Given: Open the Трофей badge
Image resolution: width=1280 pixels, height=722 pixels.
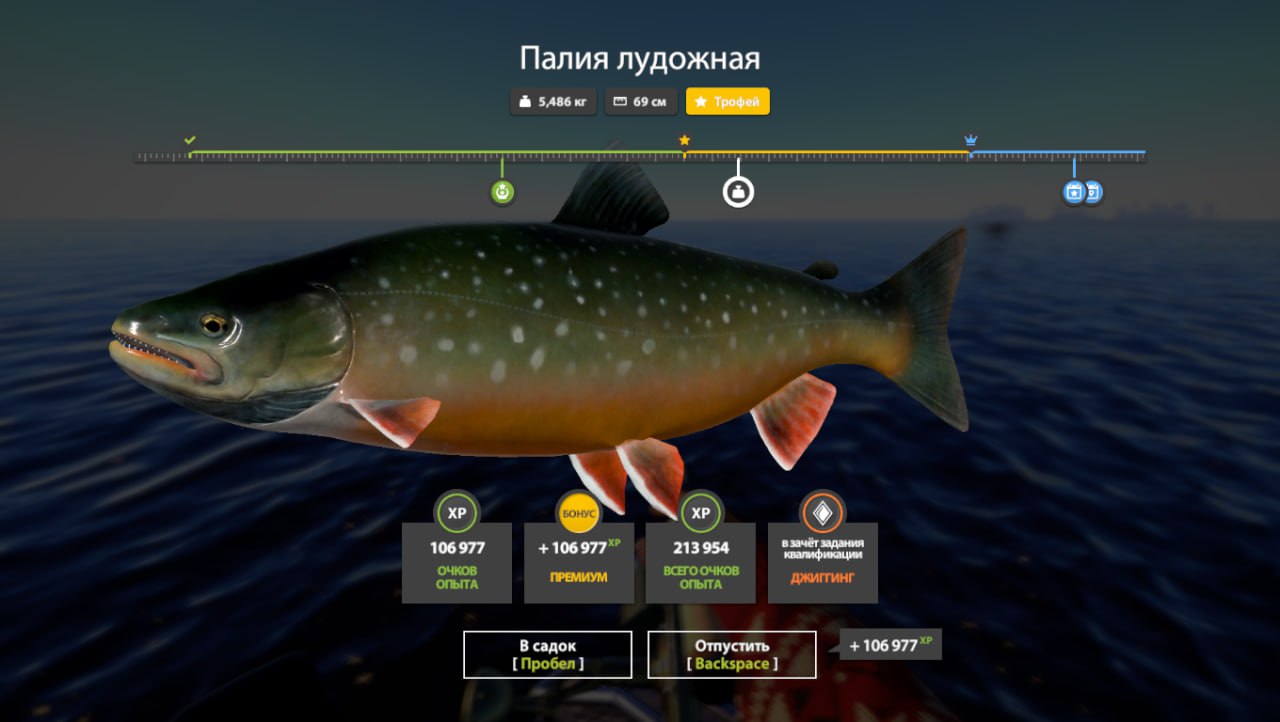Looking at the screenshot, I should coord(727,101).
